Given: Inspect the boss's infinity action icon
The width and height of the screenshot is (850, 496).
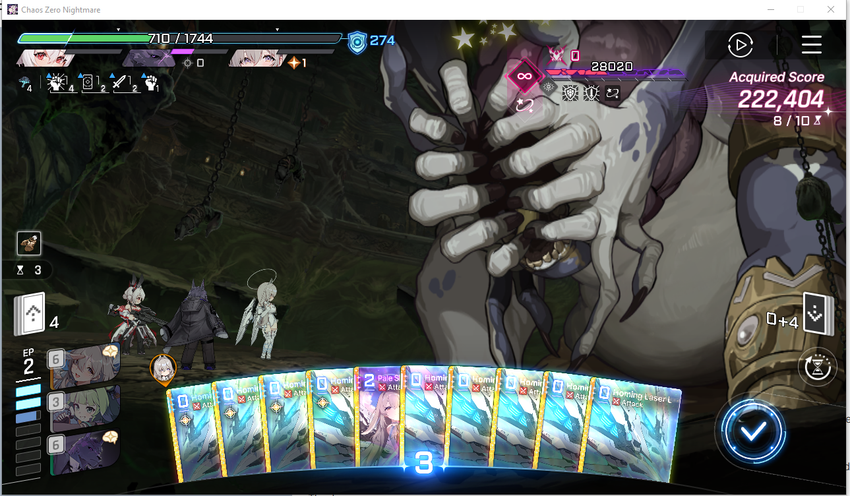Looking at the screenshot, I should click(524, 75).
